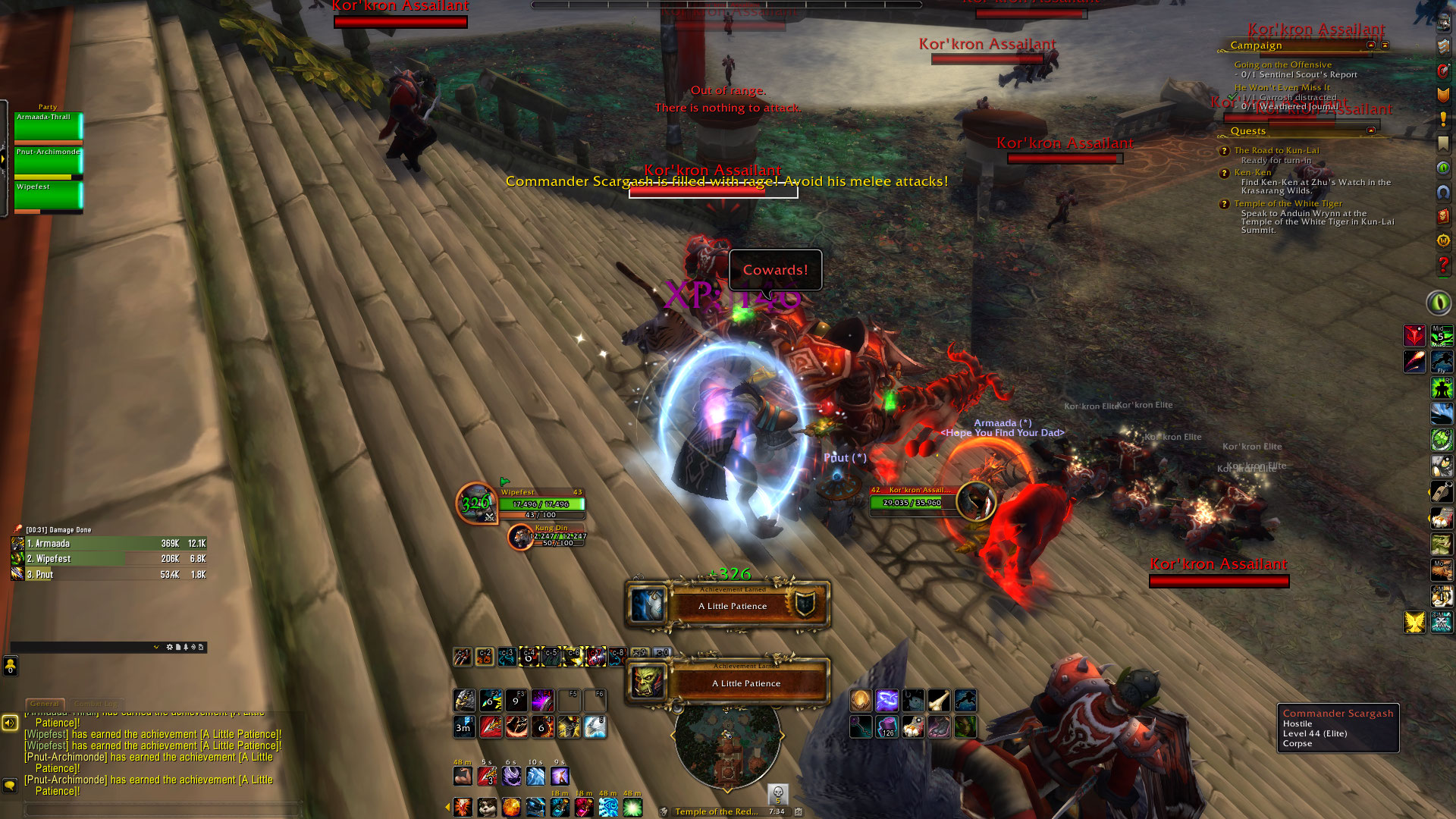1456x819 pixels.
Task: Toggle the chat voice speaker button
Action: 10,723
